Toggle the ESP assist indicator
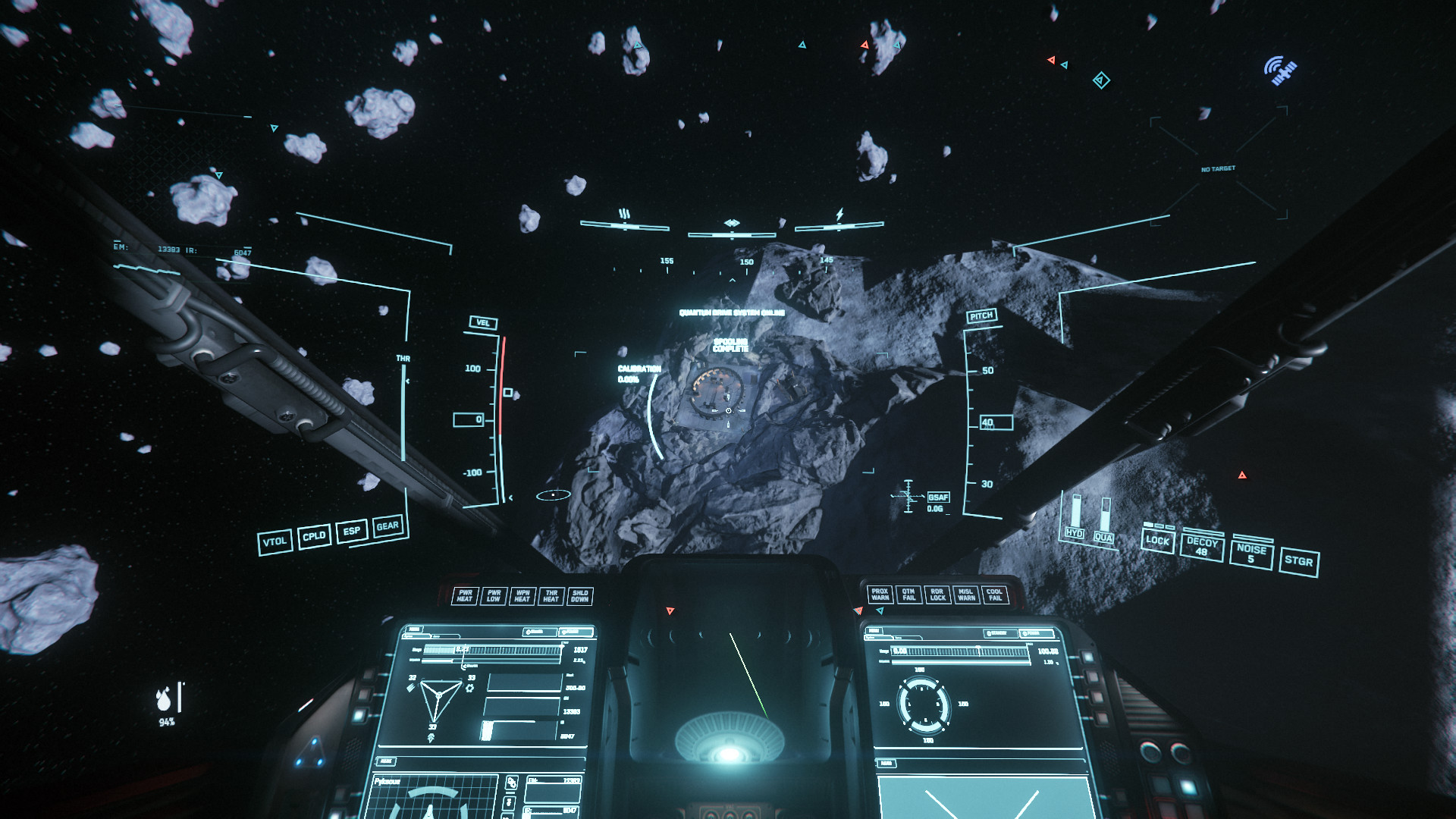The width and height of the screenshot is (1456, 819). pos(351,531)
